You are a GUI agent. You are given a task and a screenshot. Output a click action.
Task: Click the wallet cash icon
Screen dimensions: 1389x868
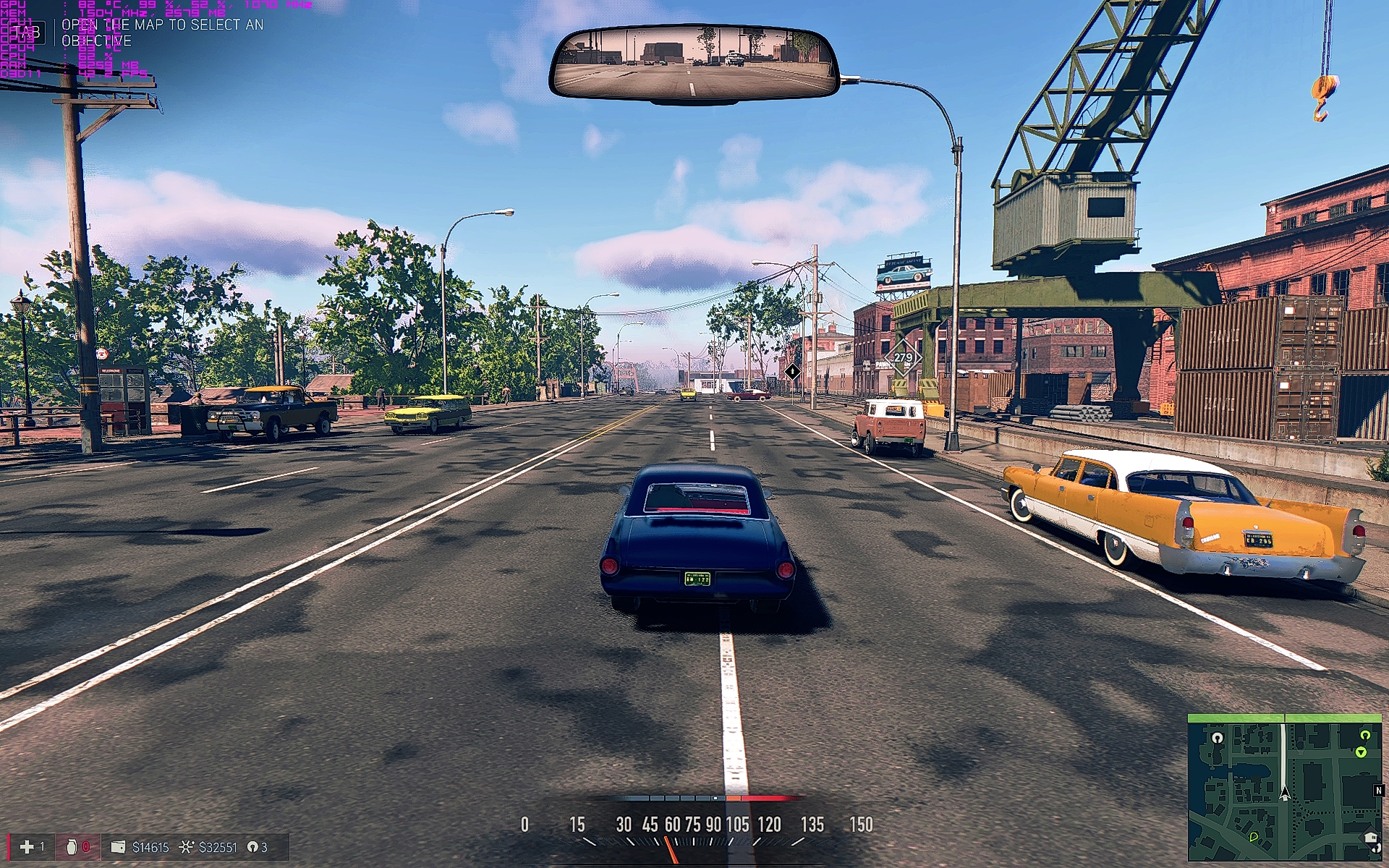pyautogui.click(x=118, y=846)
